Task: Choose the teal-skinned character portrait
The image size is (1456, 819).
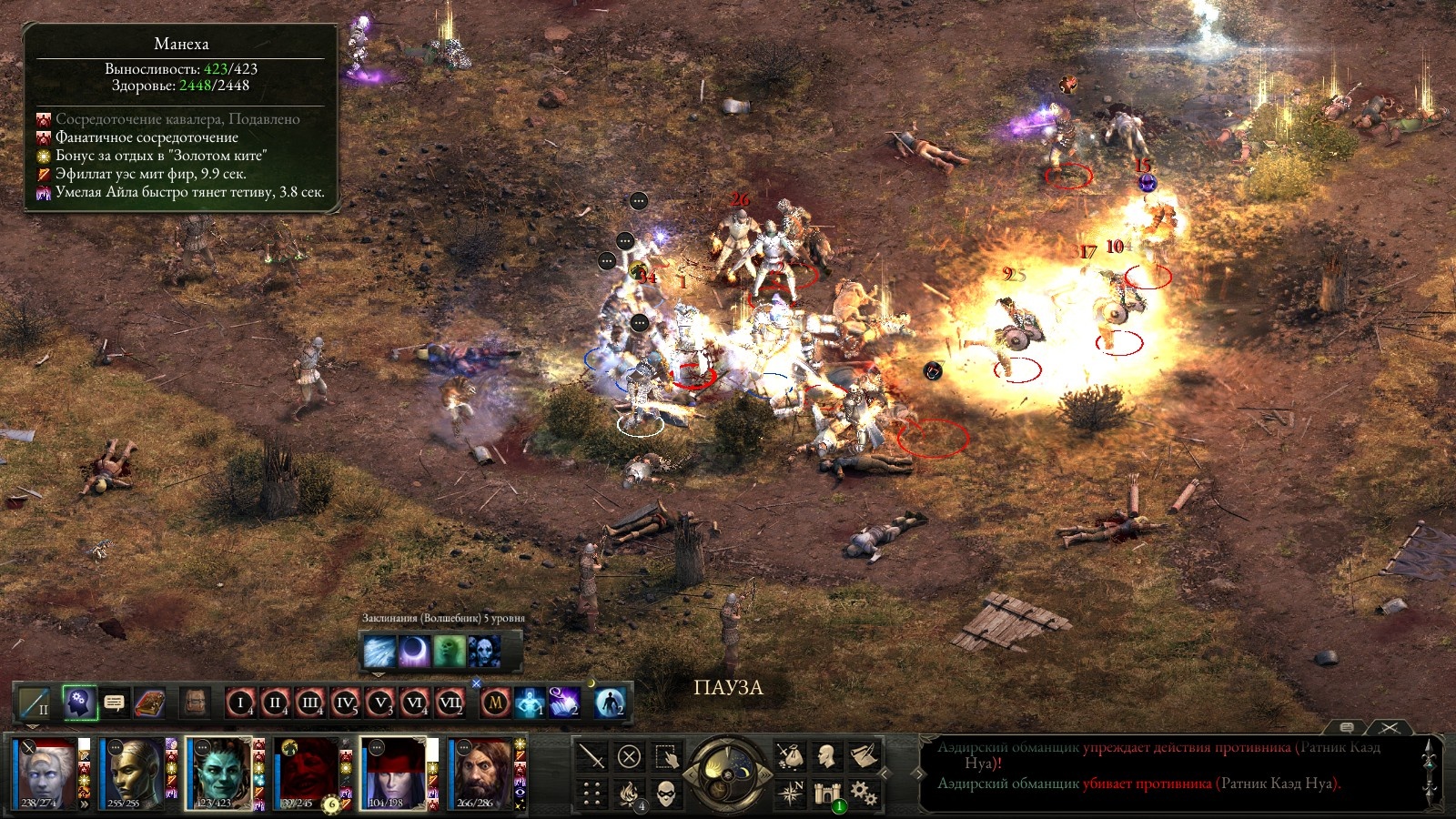Action: [x=217, y=773]
